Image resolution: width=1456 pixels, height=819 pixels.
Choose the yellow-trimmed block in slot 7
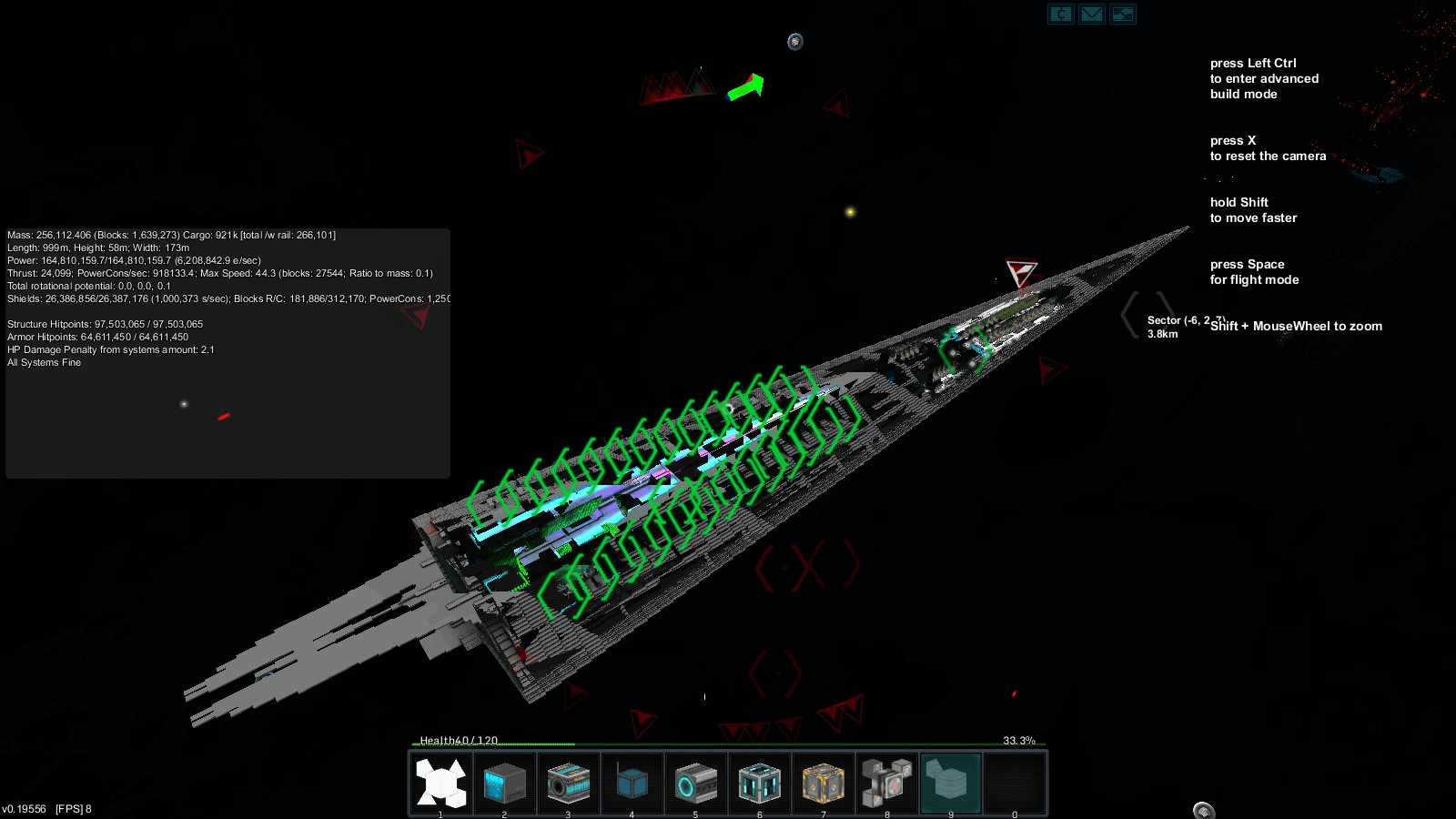coord(824,783)
